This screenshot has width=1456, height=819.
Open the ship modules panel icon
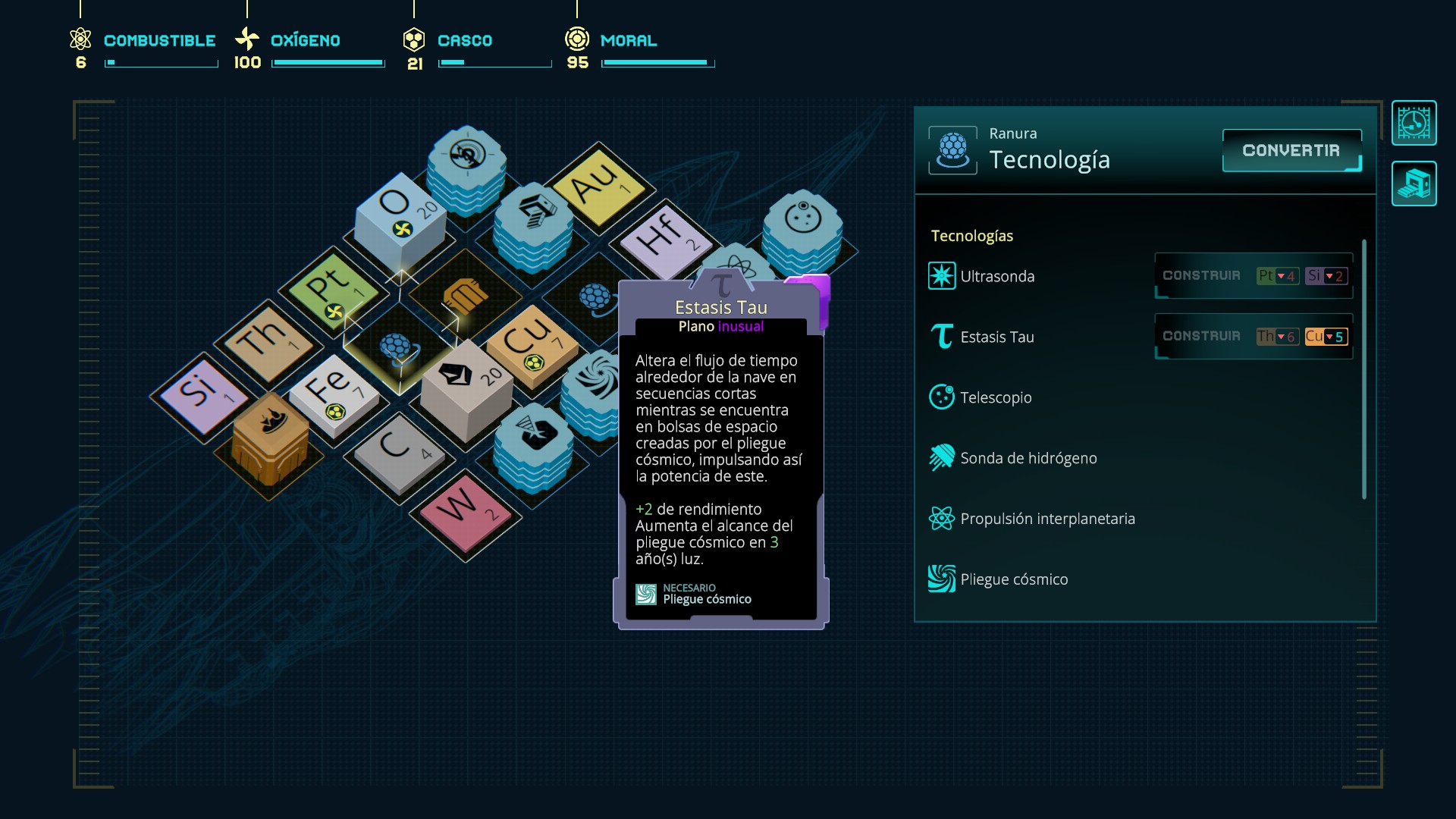coord(1414,184)
